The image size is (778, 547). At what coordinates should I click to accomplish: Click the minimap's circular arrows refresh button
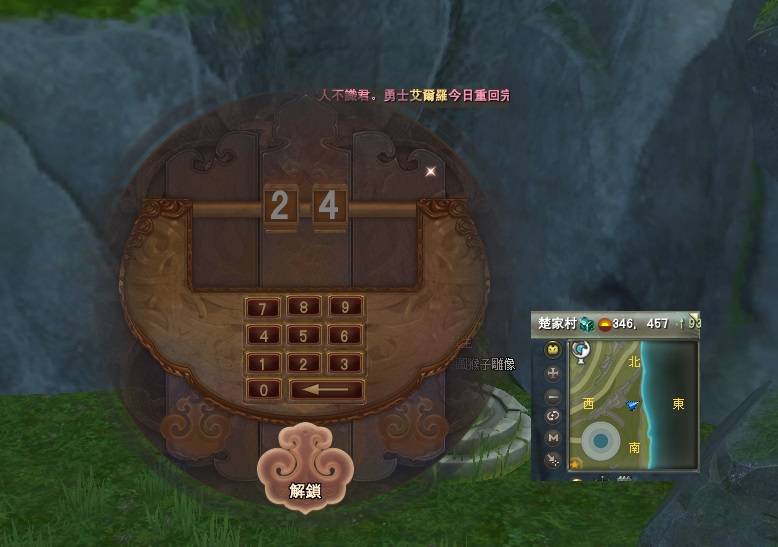(552, 415)
